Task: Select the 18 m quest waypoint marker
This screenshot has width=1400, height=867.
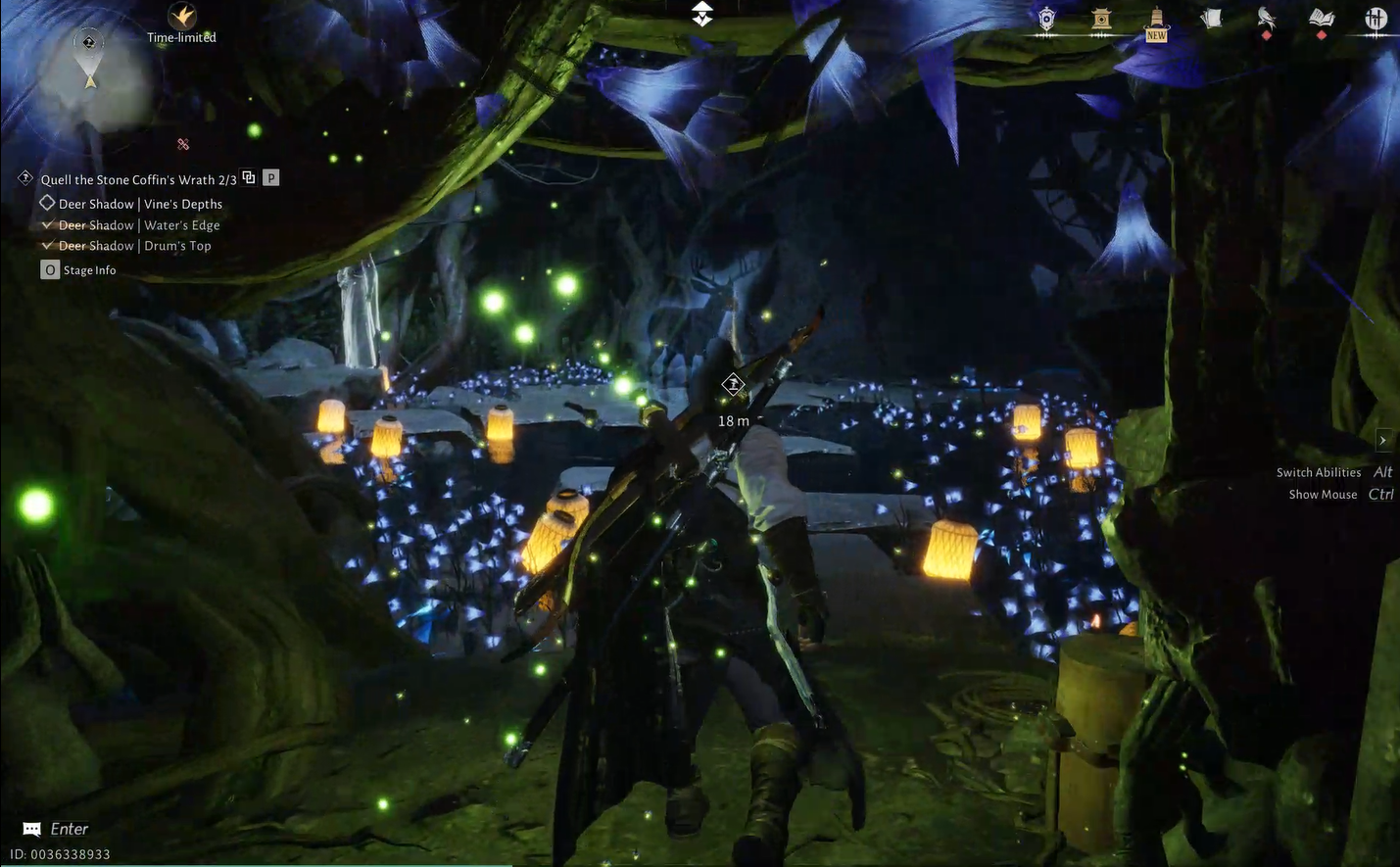Action: 733,385
